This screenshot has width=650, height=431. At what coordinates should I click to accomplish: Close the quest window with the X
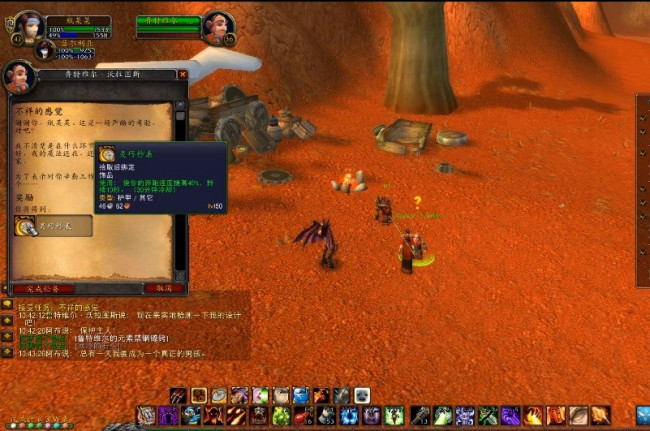coord(182,74)
